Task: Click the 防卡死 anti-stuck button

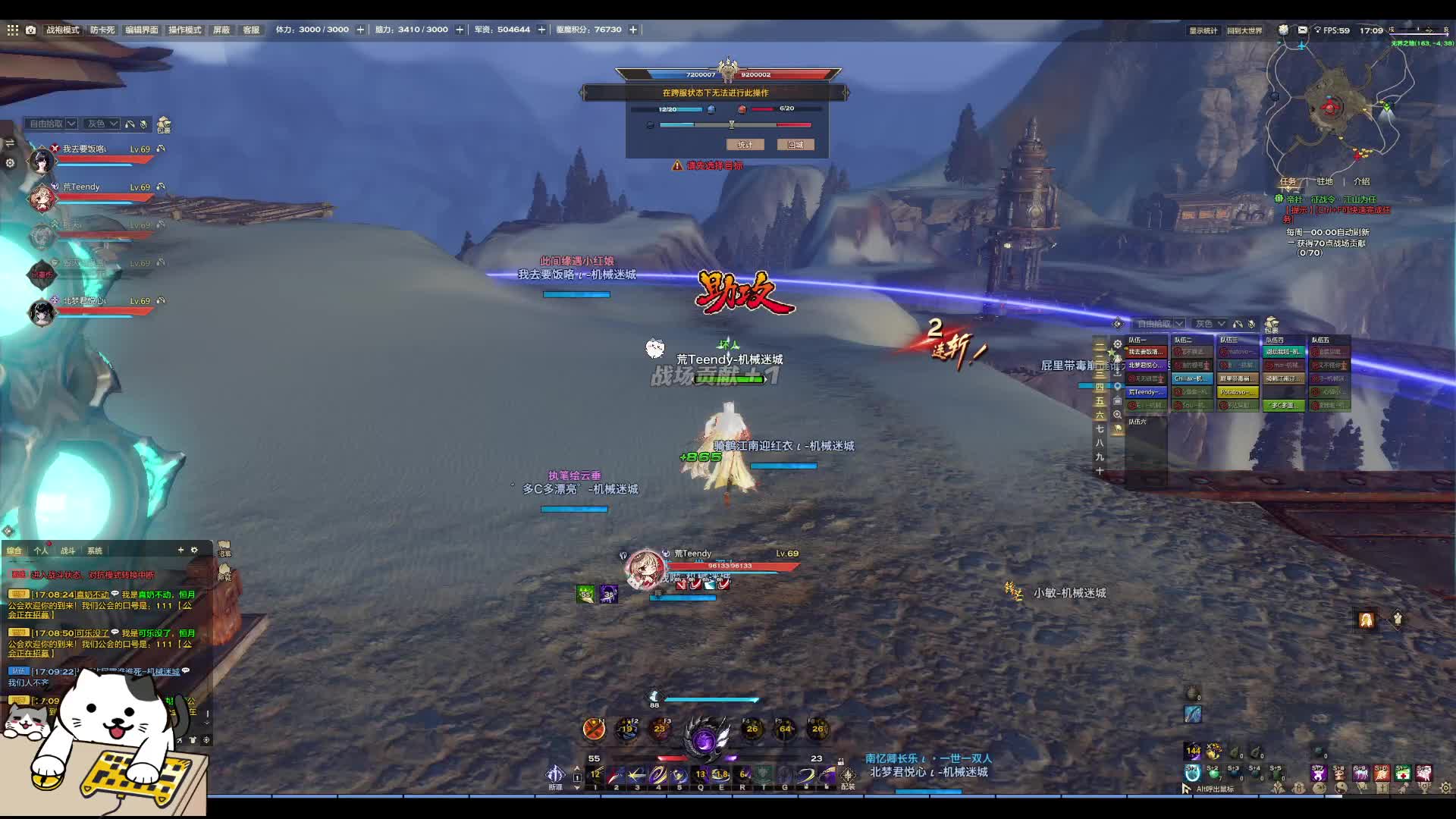Action: pyautogui.click(x=102, y=30)
